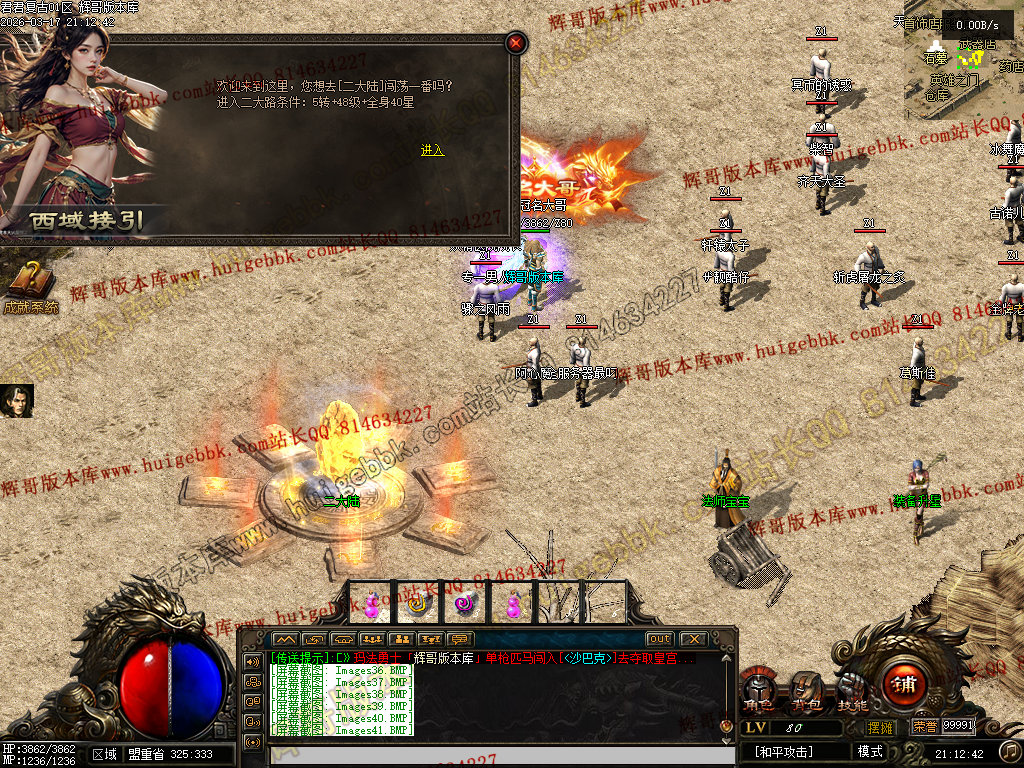Start a stall with 摆摊

point(880,727)
